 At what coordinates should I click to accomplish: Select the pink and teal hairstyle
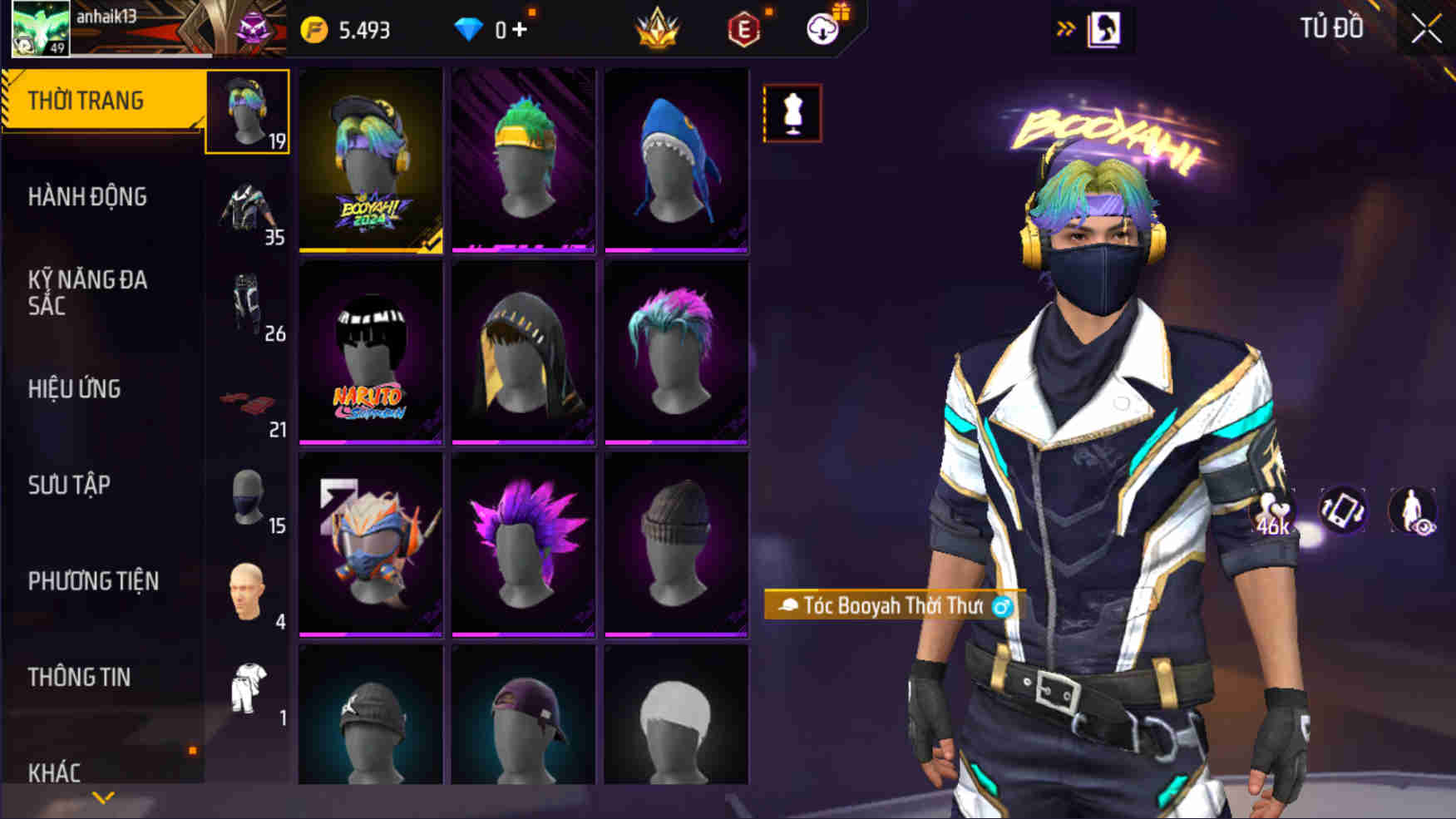point(676,353)
